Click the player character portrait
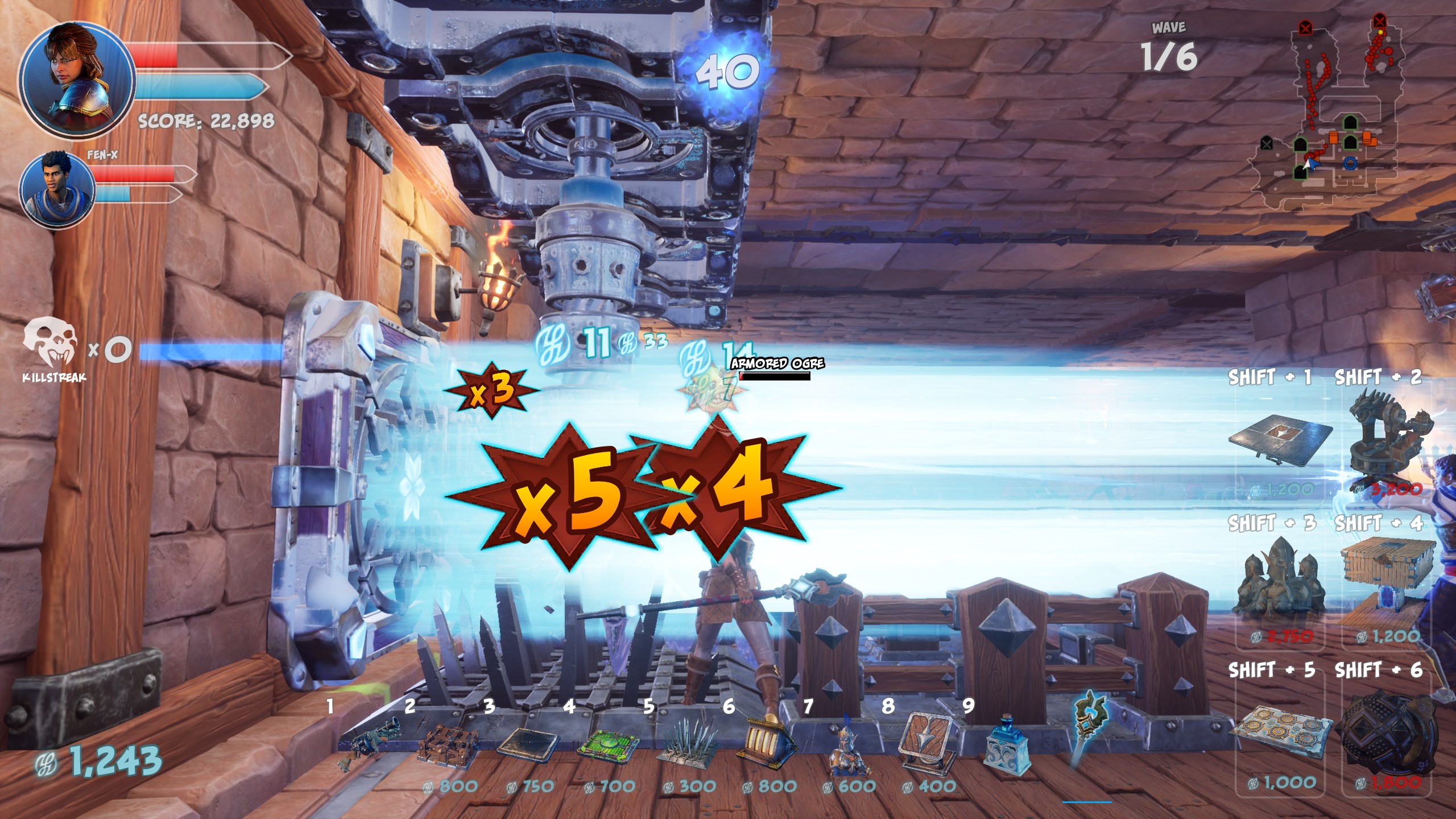 (77, 80)
